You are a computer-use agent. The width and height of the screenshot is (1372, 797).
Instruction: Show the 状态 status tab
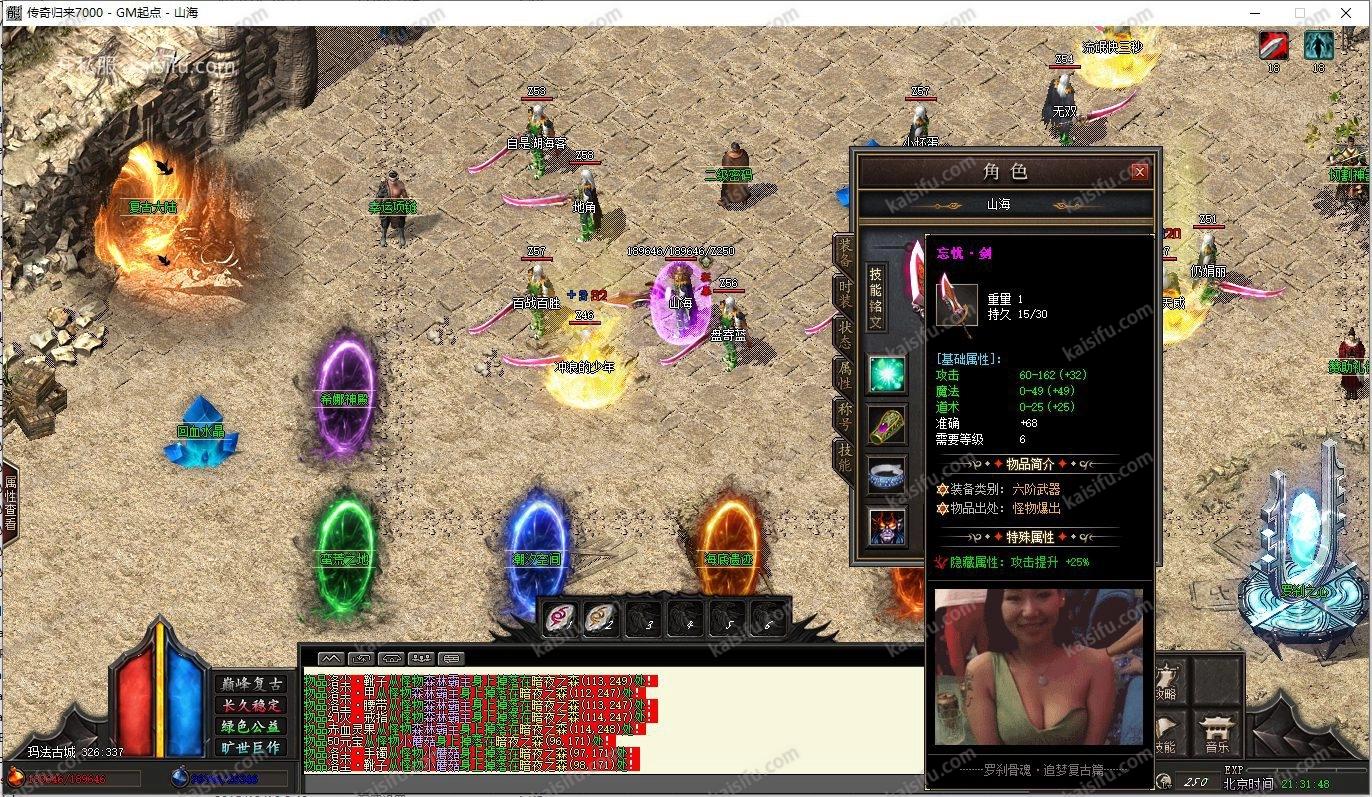click(845, 333)
